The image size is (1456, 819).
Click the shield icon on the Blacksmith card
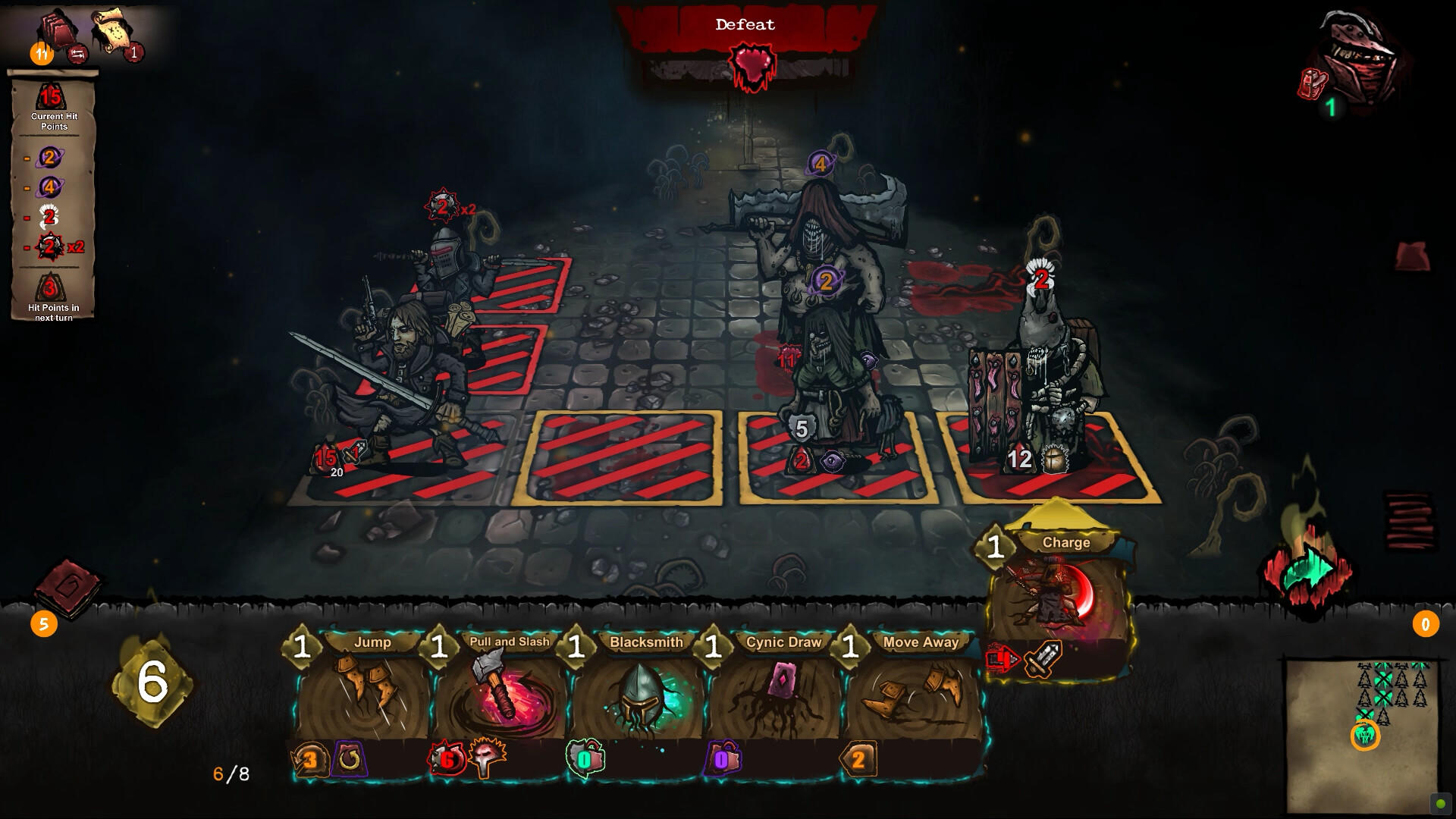pos(586,757)
